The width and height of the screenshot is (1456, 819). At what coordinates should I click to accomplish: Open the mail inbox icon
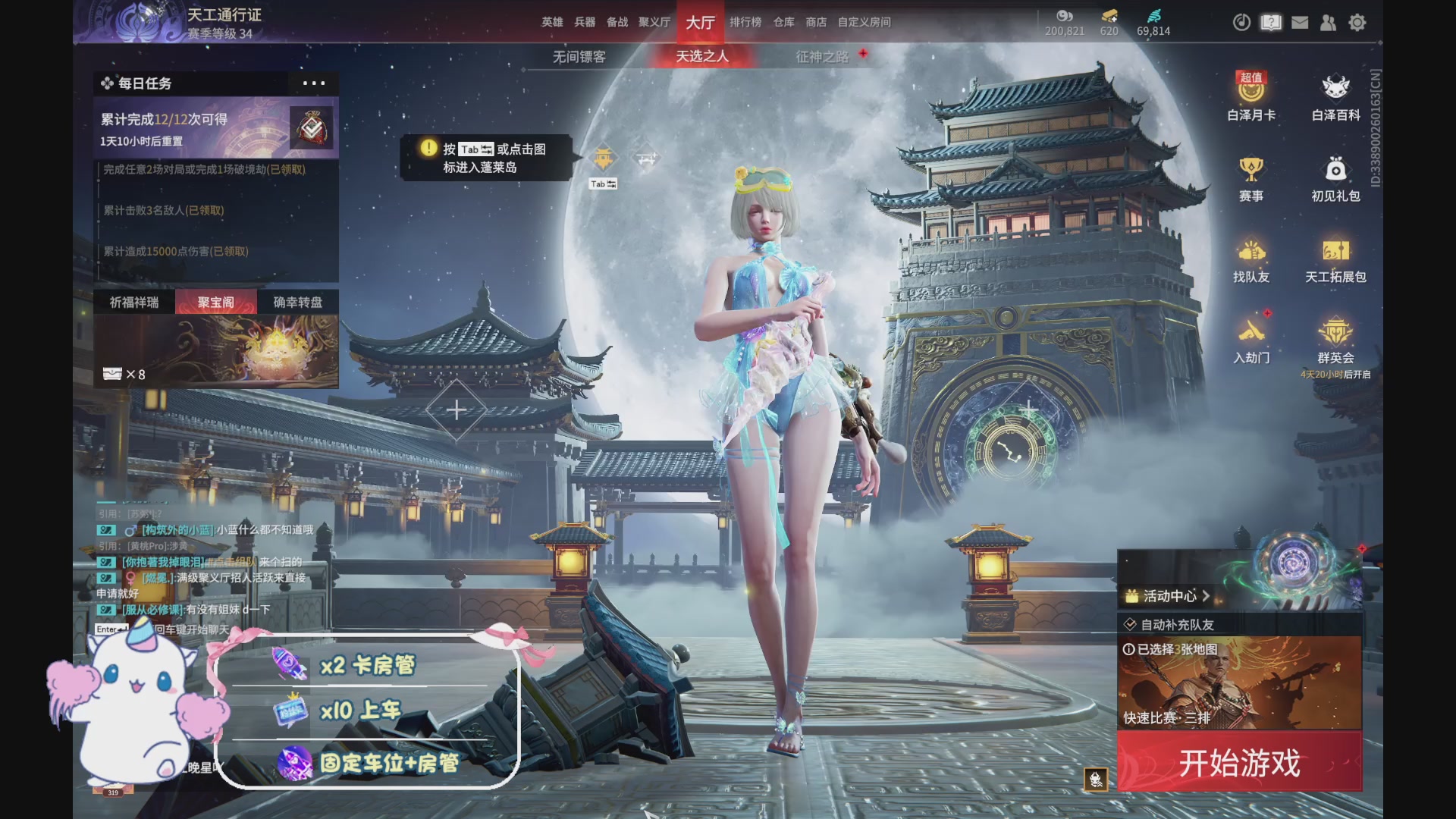[1299, 23]
